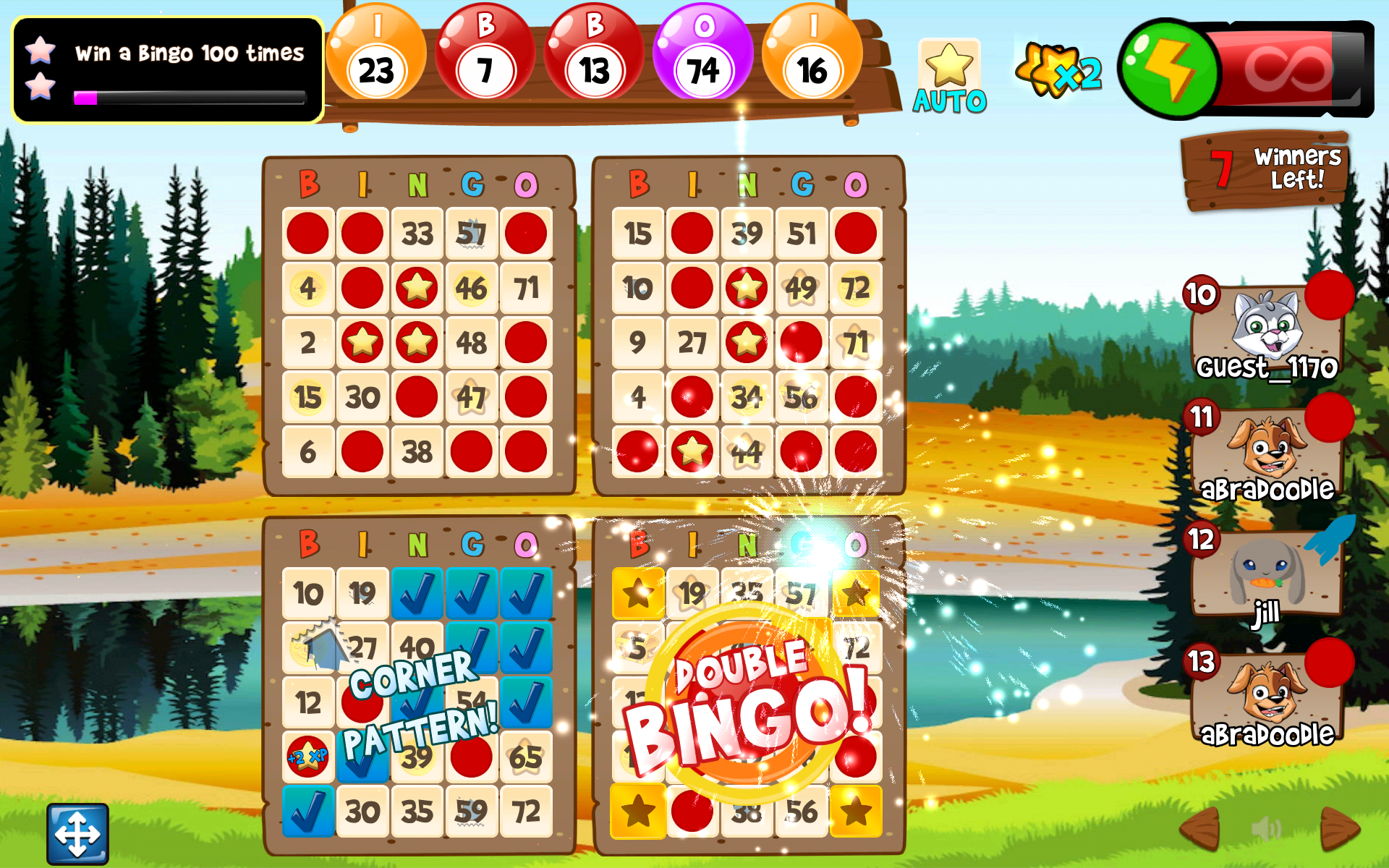This screenshot has width=1389, height=868.
Task: Select the blue four-arrow move button
Action: (78, 833)
